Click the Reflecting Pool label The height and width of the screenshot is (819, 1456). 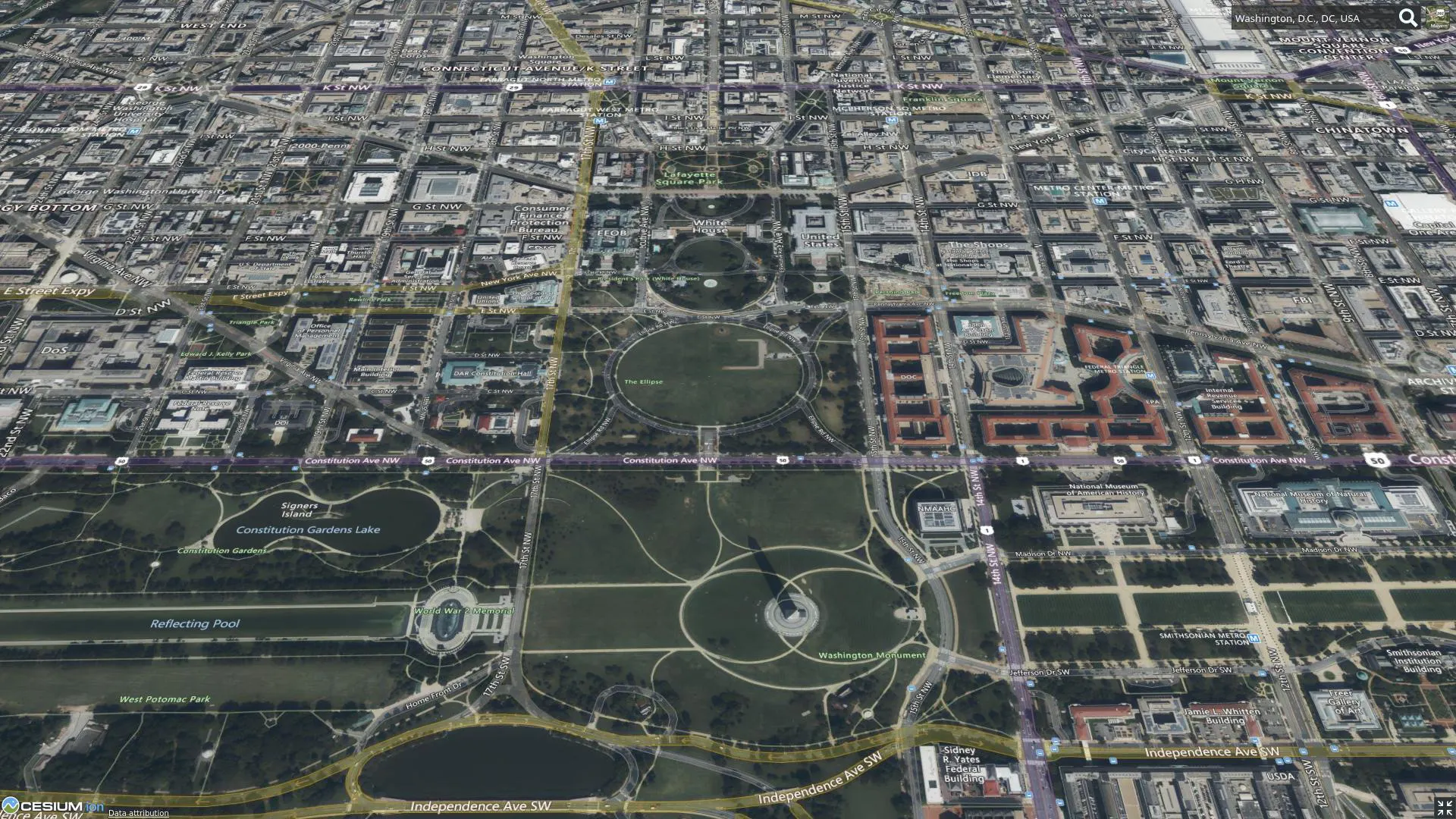(194, 623)
